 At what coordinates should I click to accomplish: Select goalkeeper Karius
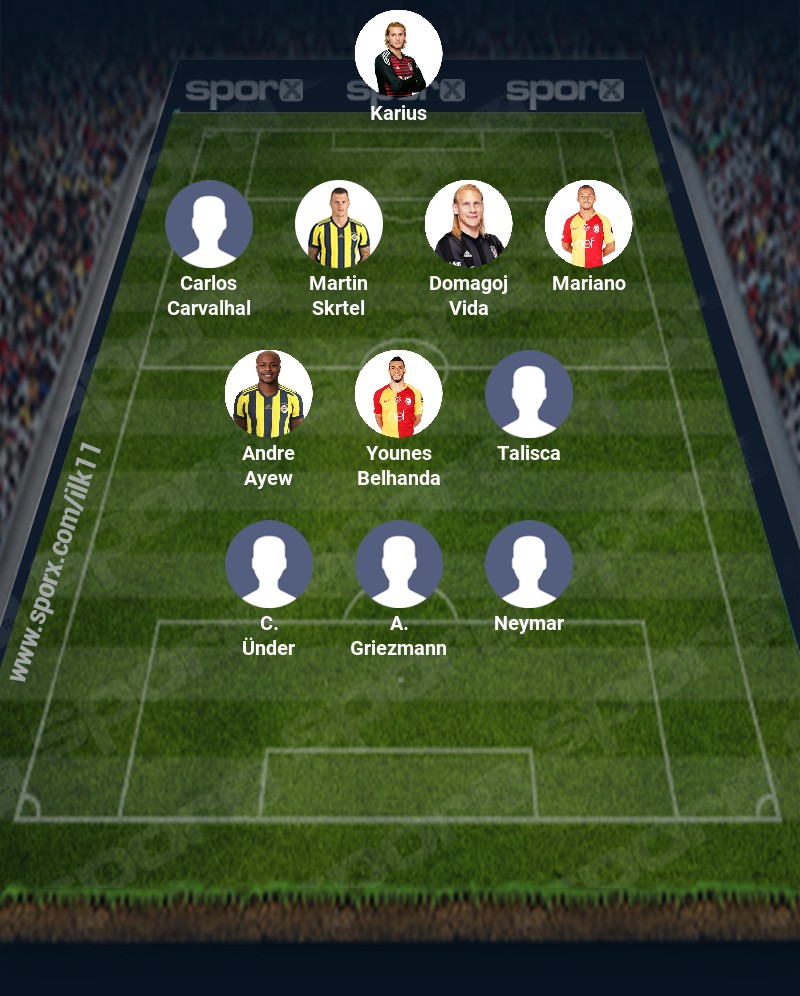pyautogui.click(x=398, y=54)
